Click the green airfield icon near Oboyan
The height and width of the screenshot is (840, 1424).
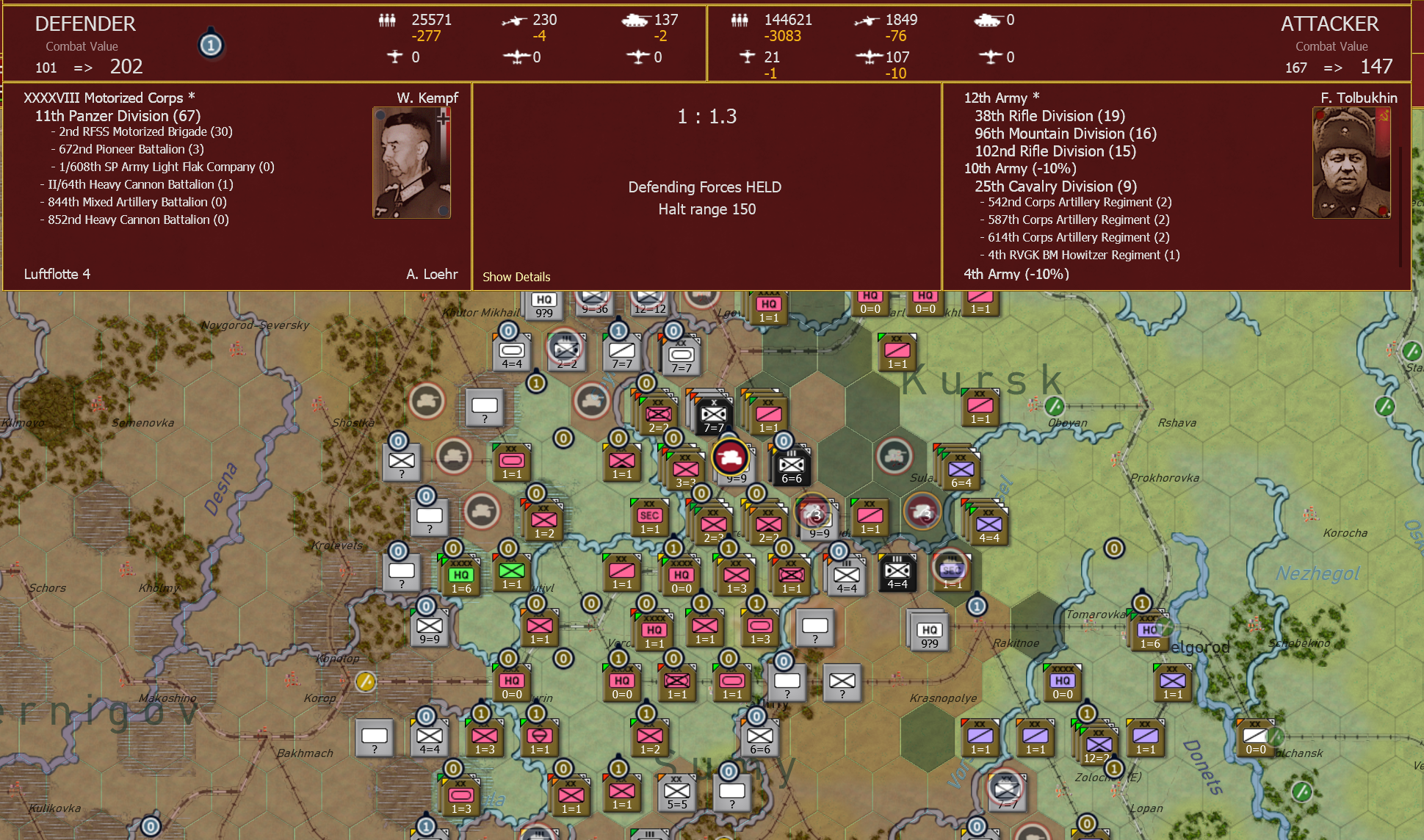point(1055,405)
